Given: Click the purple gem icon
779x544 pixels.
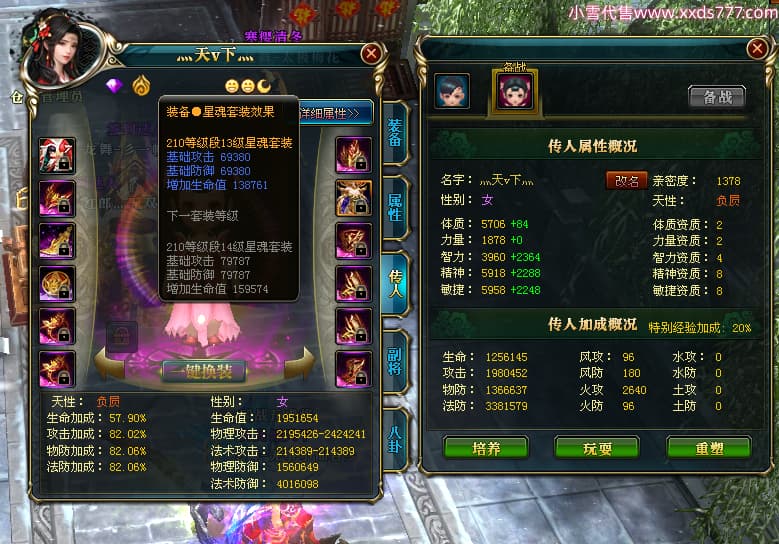Looking at the screenshot, I should [114, 86].
